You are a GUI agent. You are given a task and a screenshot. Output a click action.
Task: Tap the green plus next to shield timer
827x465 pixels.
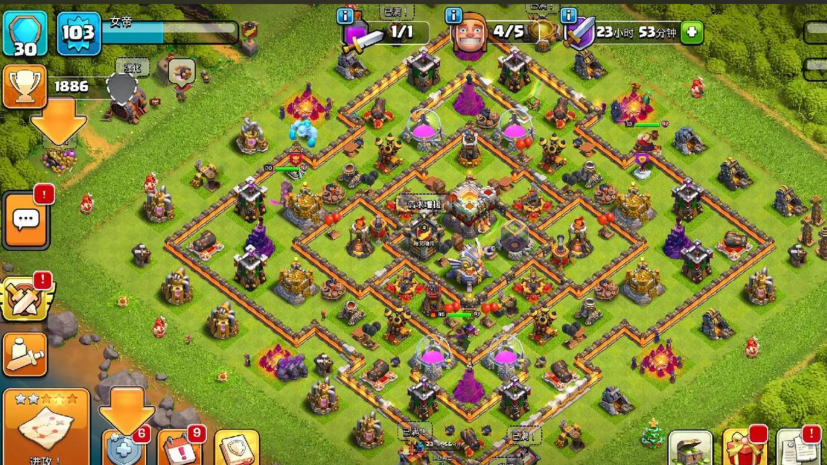tap(691, 32)
